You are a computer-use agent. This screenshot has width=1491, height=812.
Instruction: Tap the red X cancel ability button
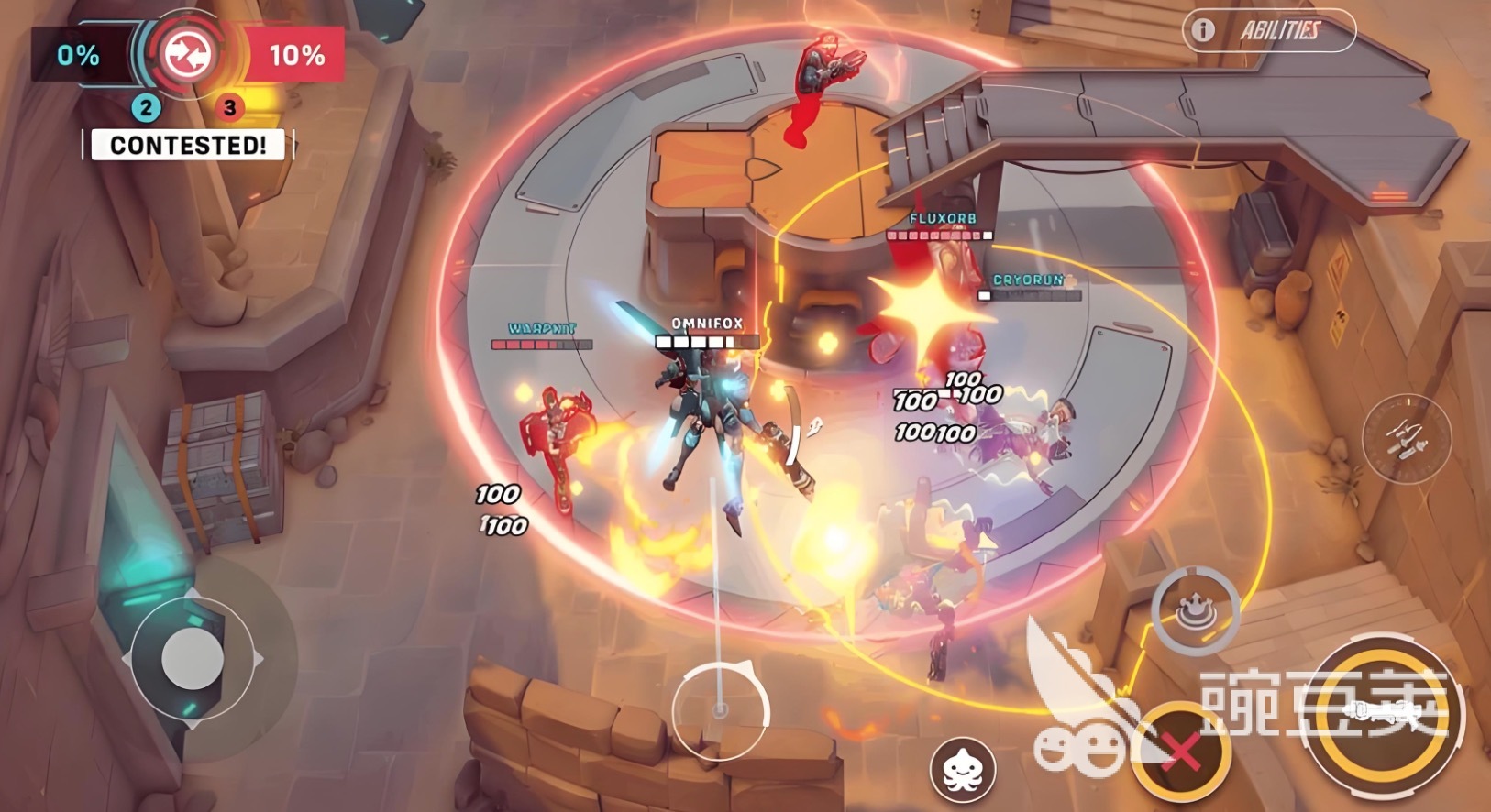coord(1180,752)
